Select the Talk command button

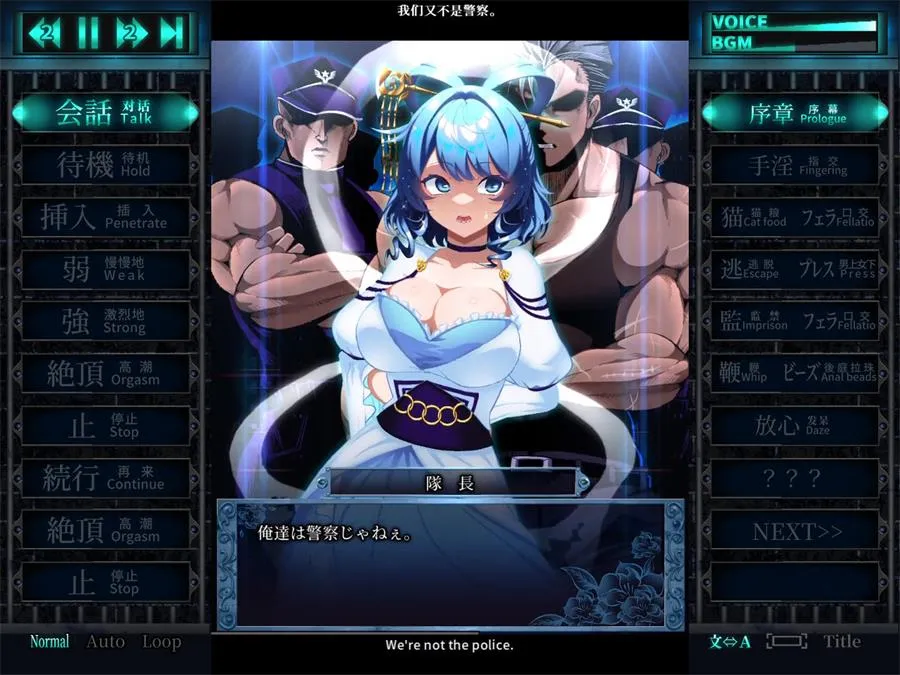point(105,113)
